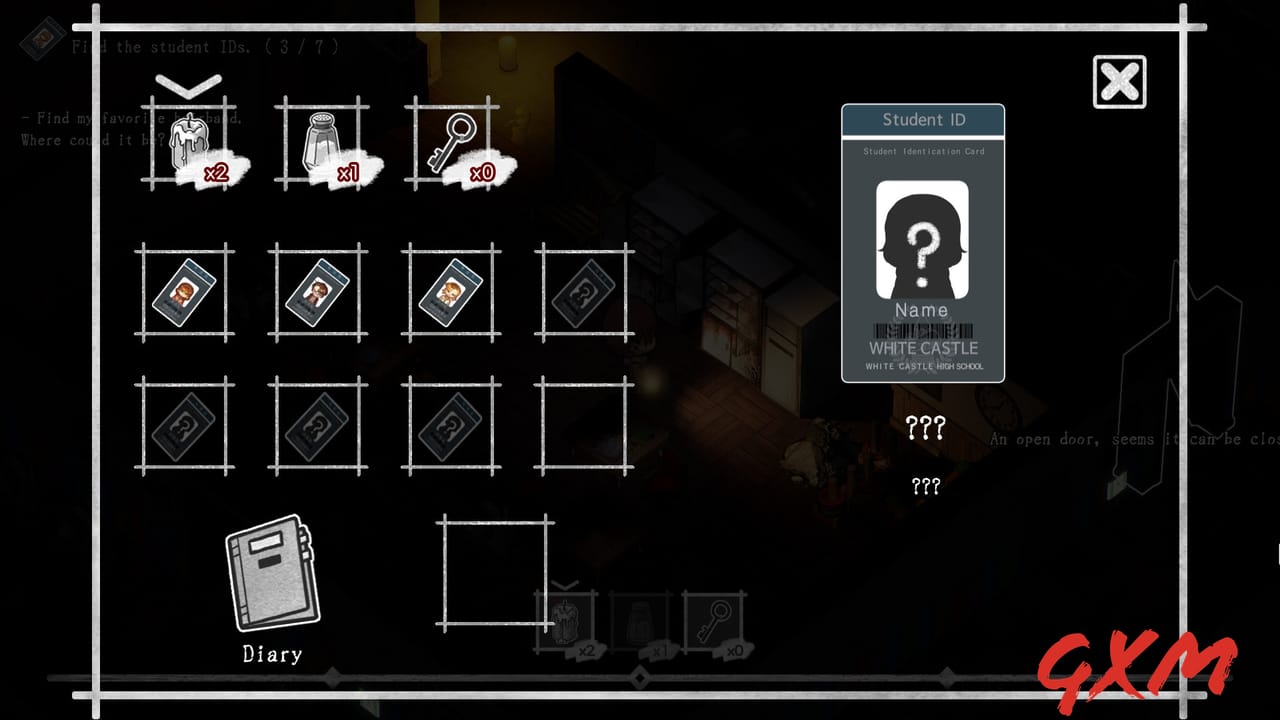Select the first collected student ID card

[185, 293]
